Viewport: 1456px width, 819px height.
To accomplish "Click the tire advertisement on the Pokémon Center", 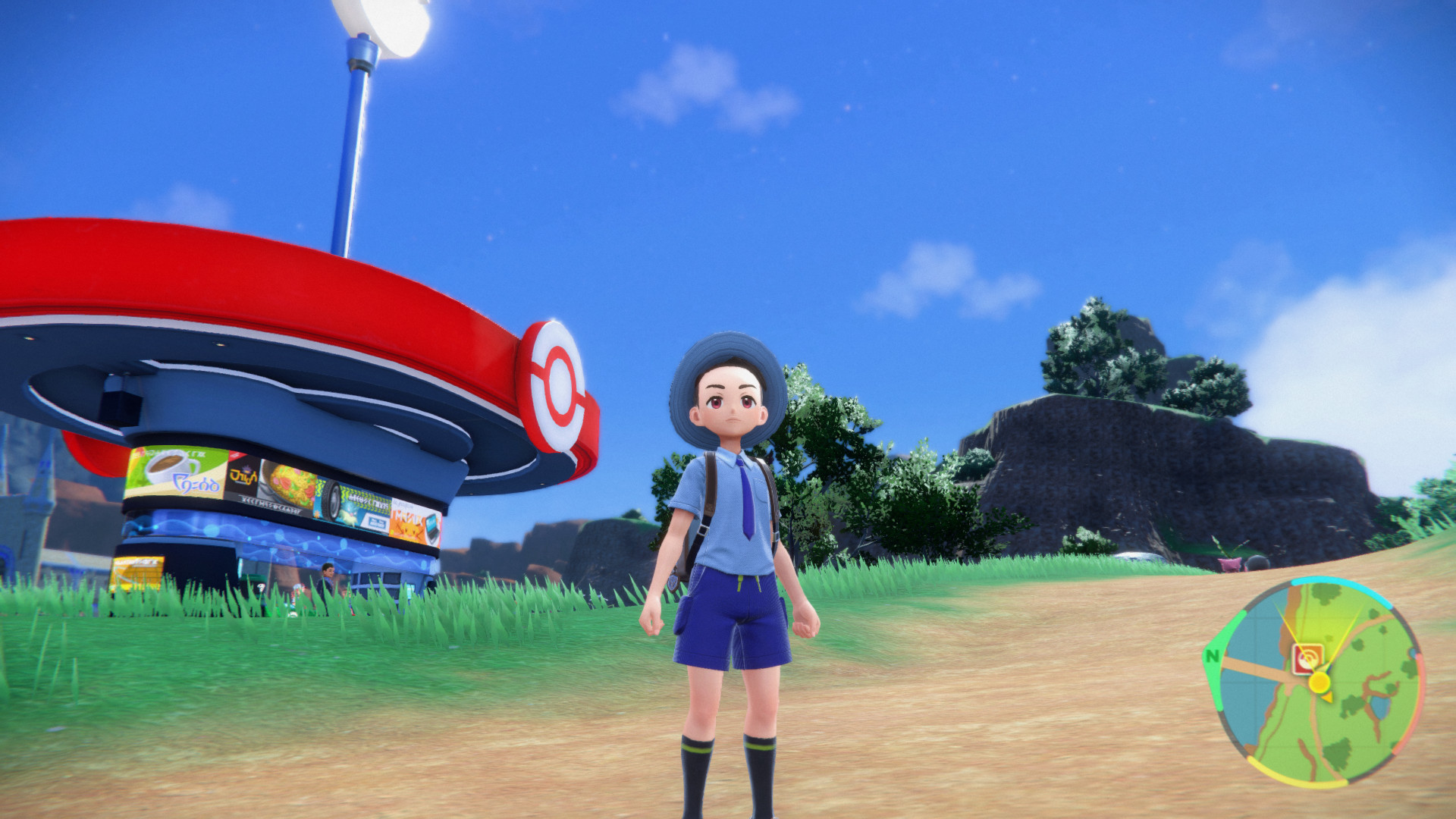I will (x=331, y=501).
